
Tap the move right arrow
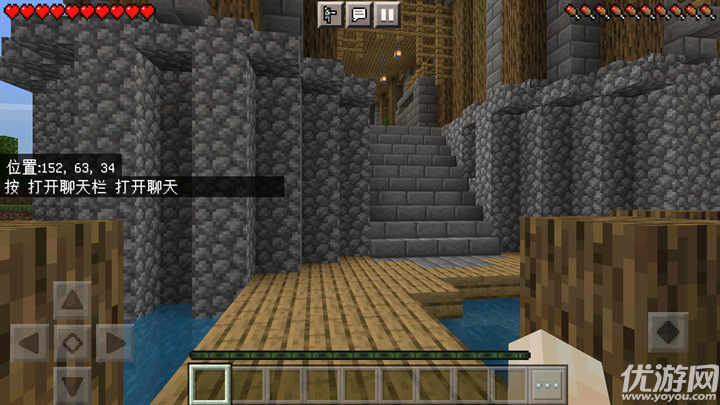tap(114, 342)
